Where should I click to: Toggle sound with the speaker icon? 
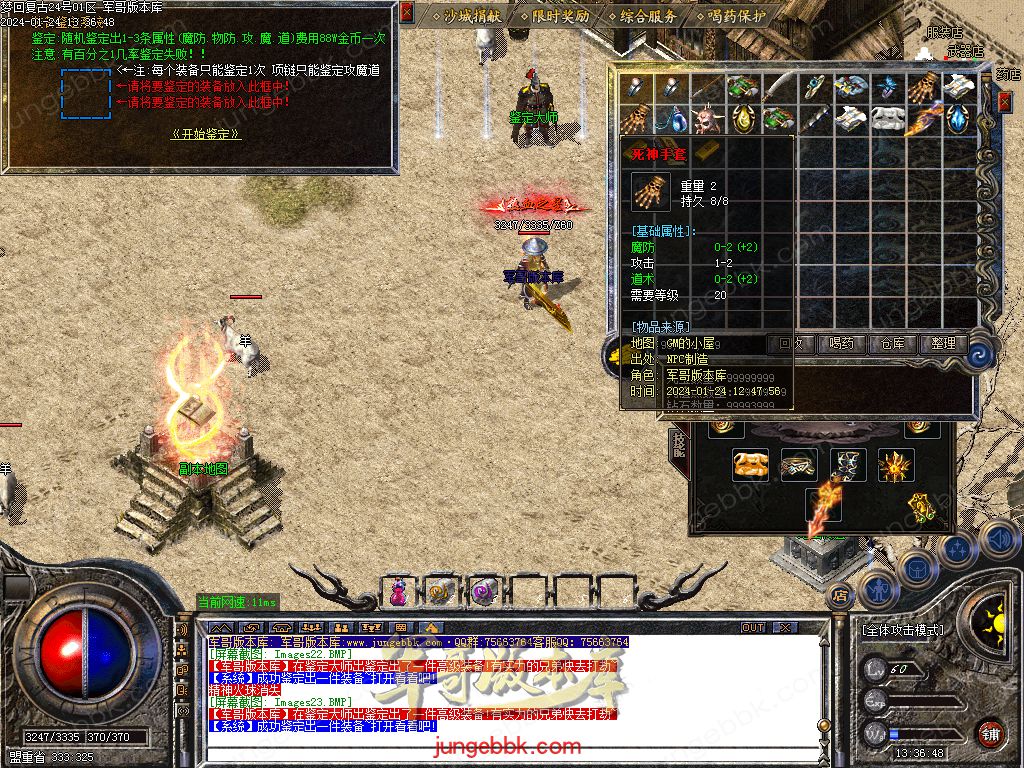pyautogui.click(x=999, y=541)
